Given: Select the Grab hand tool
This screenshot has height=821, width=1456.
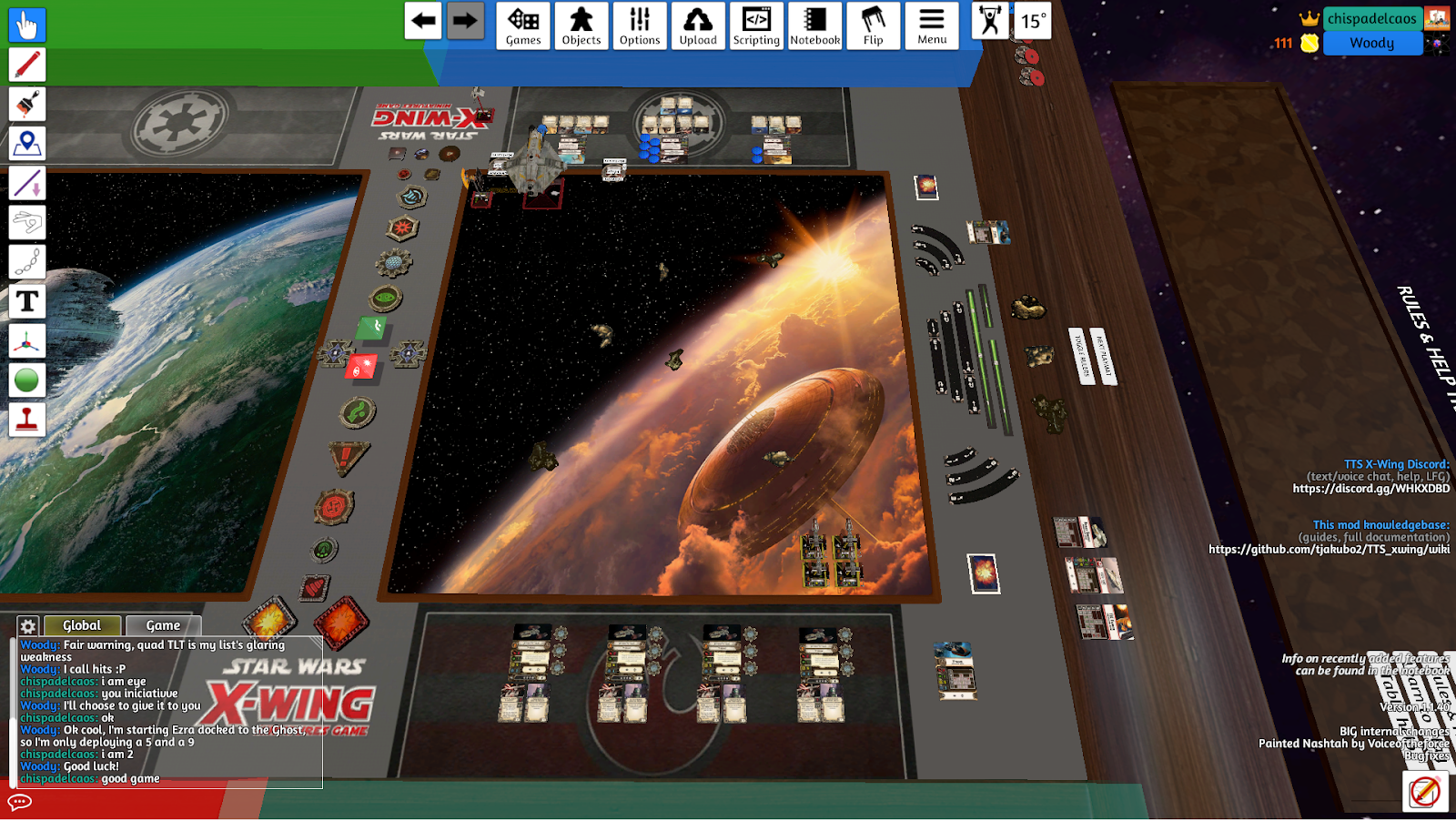Looking at the screenshot, I should [26, 25].
